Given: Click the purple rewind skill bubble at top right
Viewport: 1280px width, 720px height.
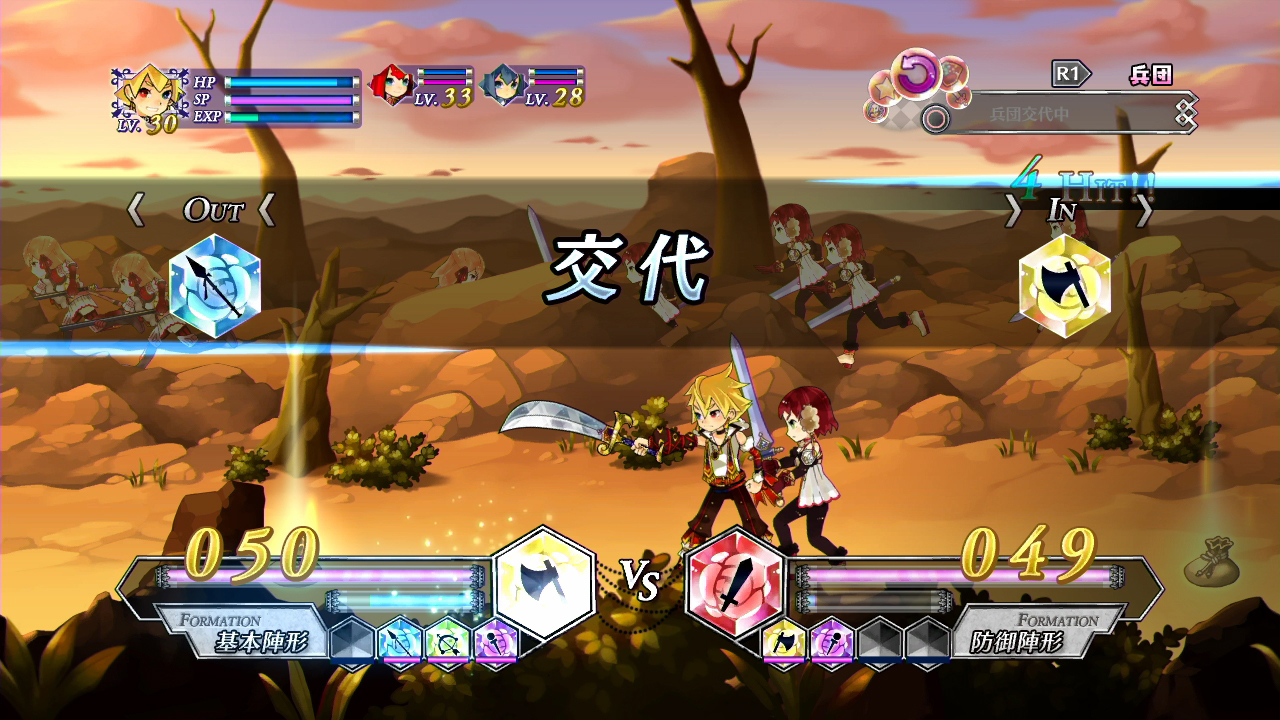Looking at the screenshot, I should [917, 73].
